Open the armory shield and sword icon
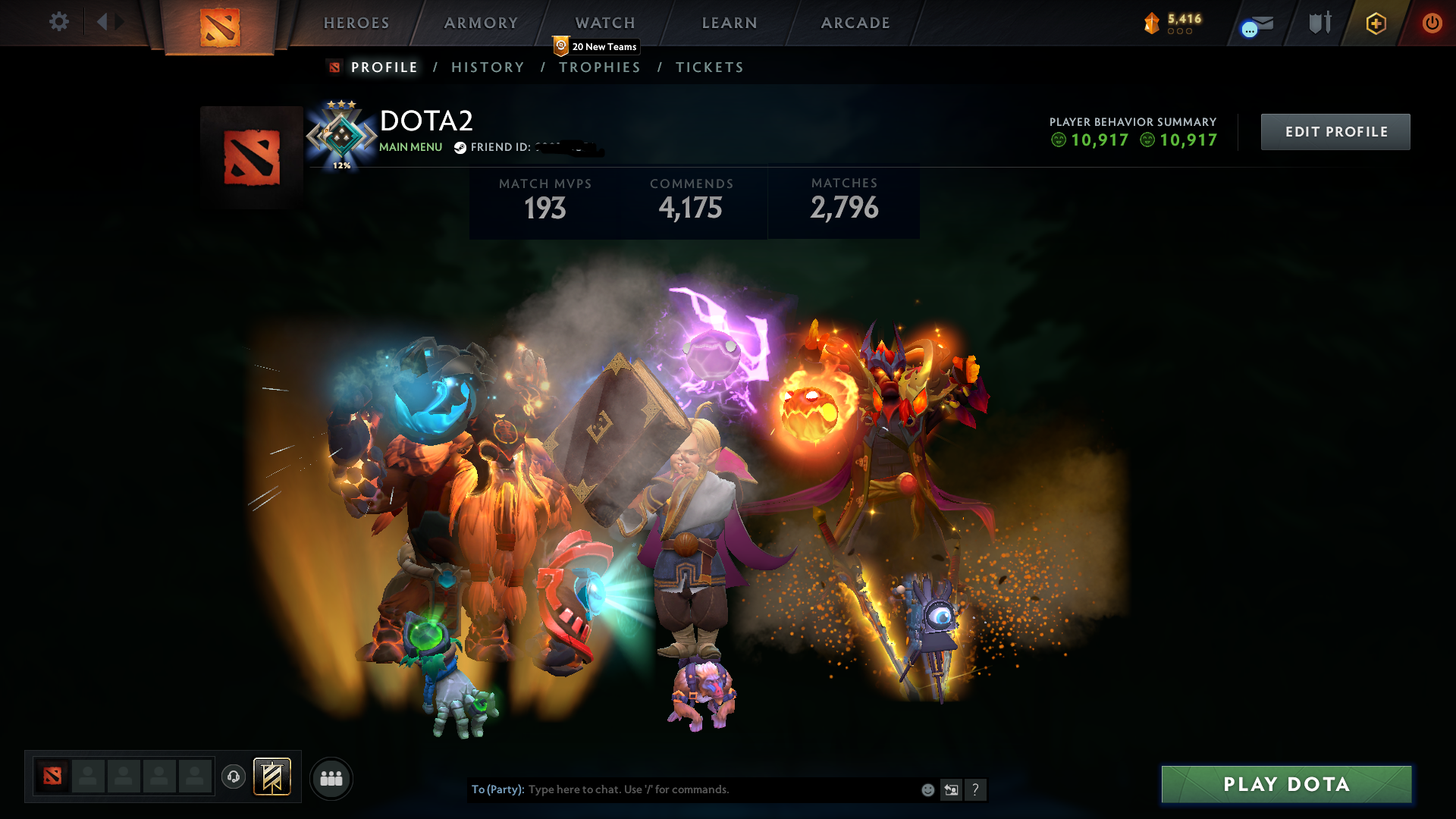This screenshot has height=819, width=1456. pos(1319,23)
